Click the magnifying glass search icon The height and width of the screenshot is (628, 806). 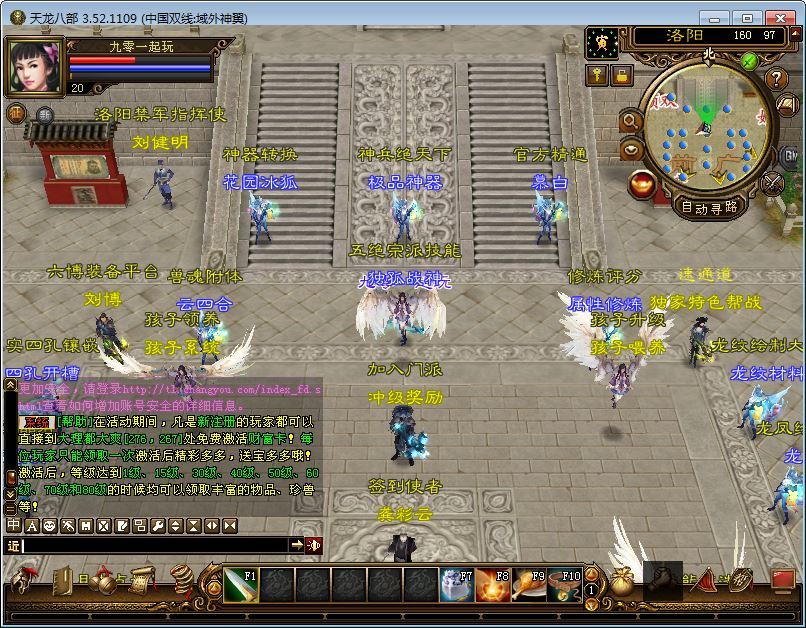(631, 121)
